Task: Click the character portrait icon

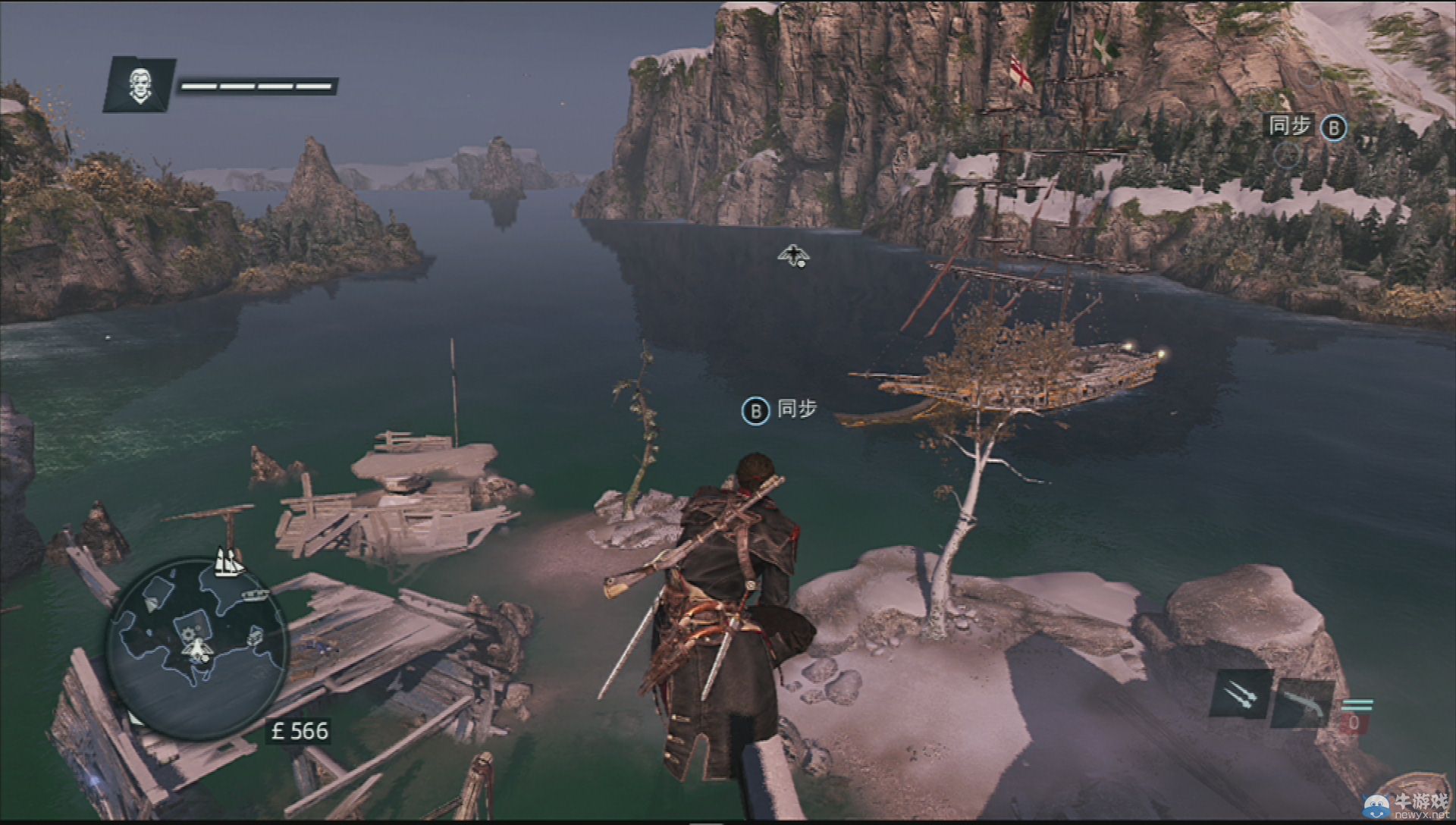Action: (x=140, y=84)
